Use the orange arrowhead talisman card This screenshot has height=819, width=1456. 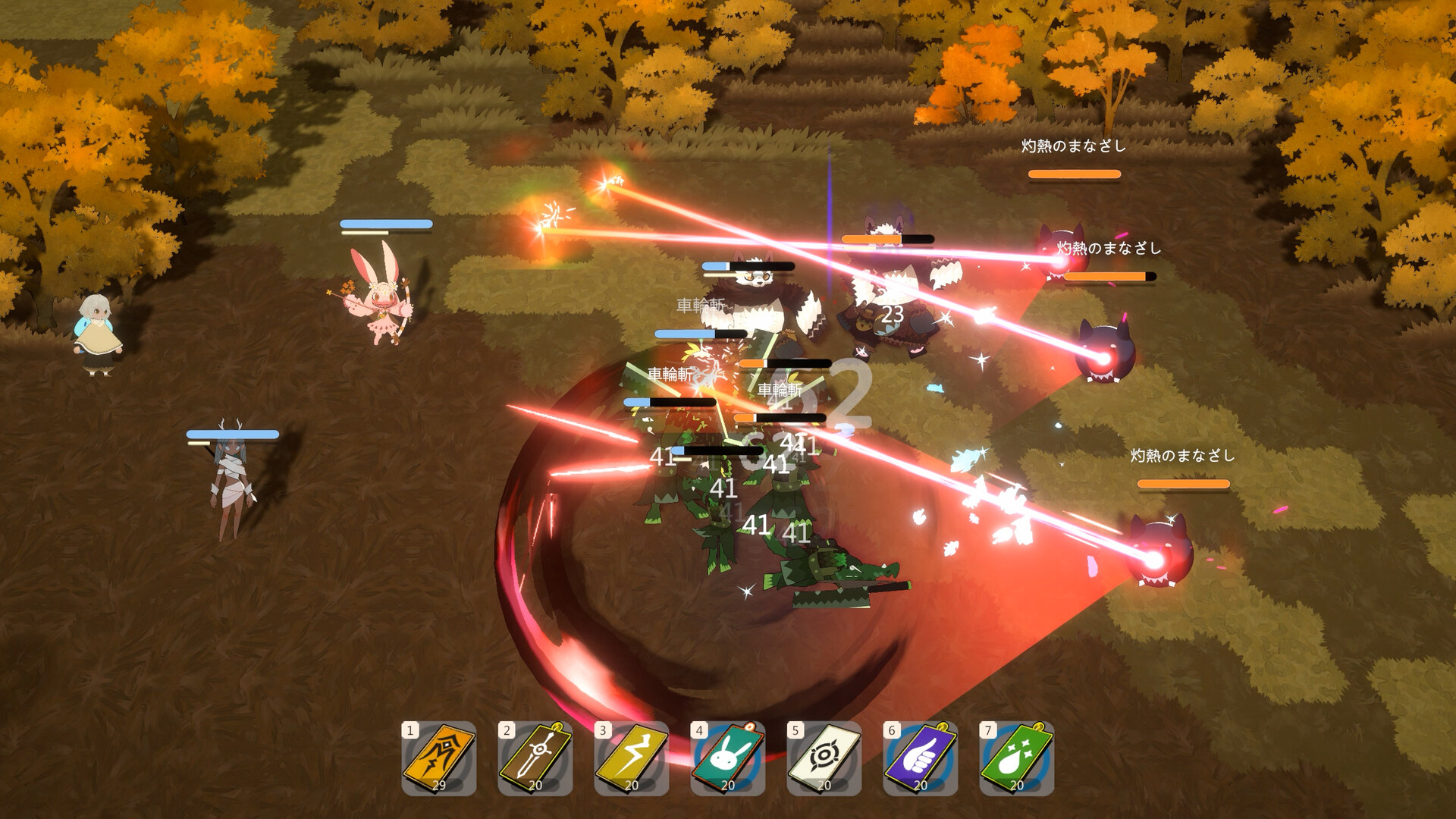click(439, 757)
